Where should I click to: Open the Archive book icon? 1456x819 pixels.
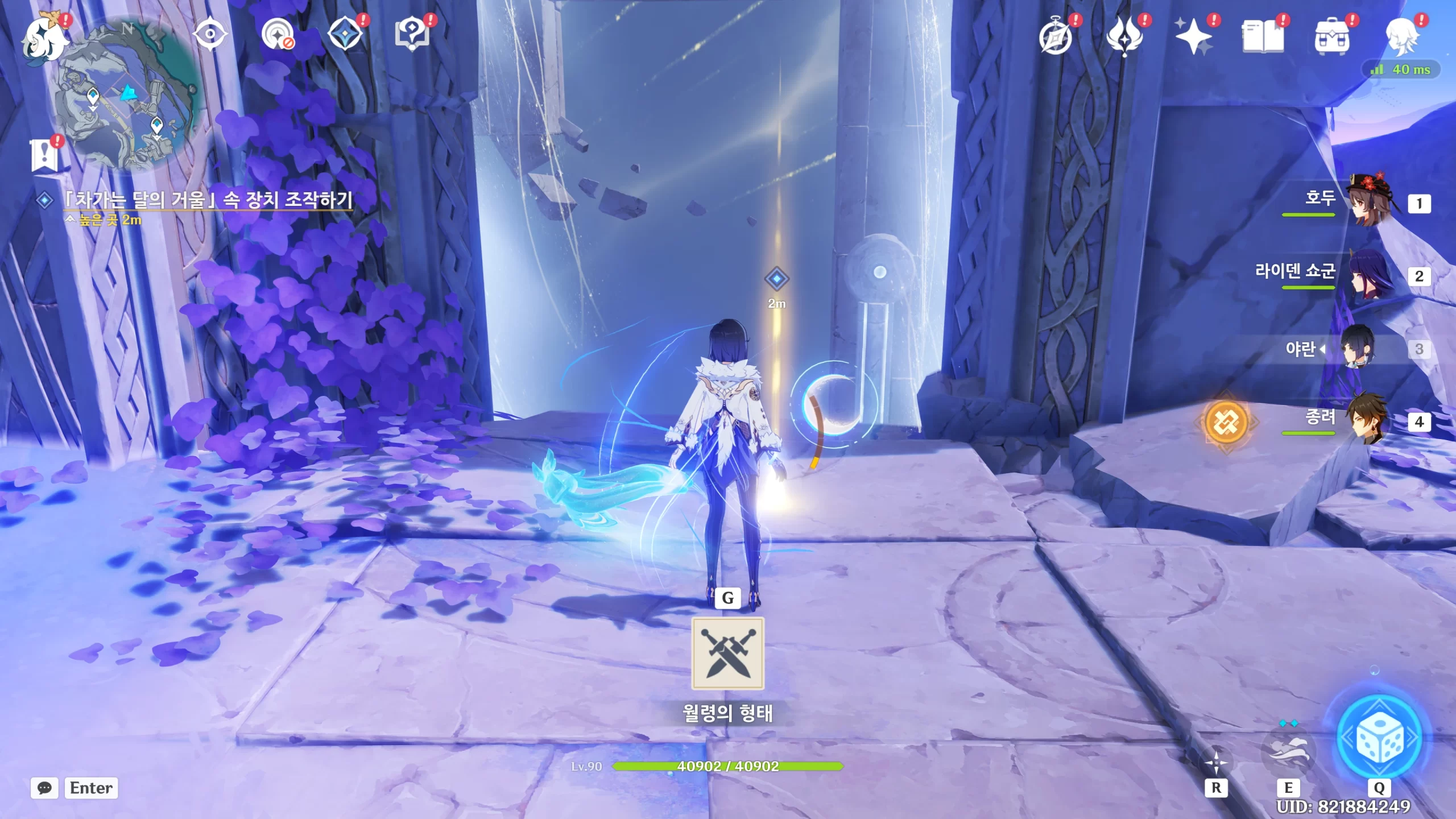click(x=1262, y=36)
